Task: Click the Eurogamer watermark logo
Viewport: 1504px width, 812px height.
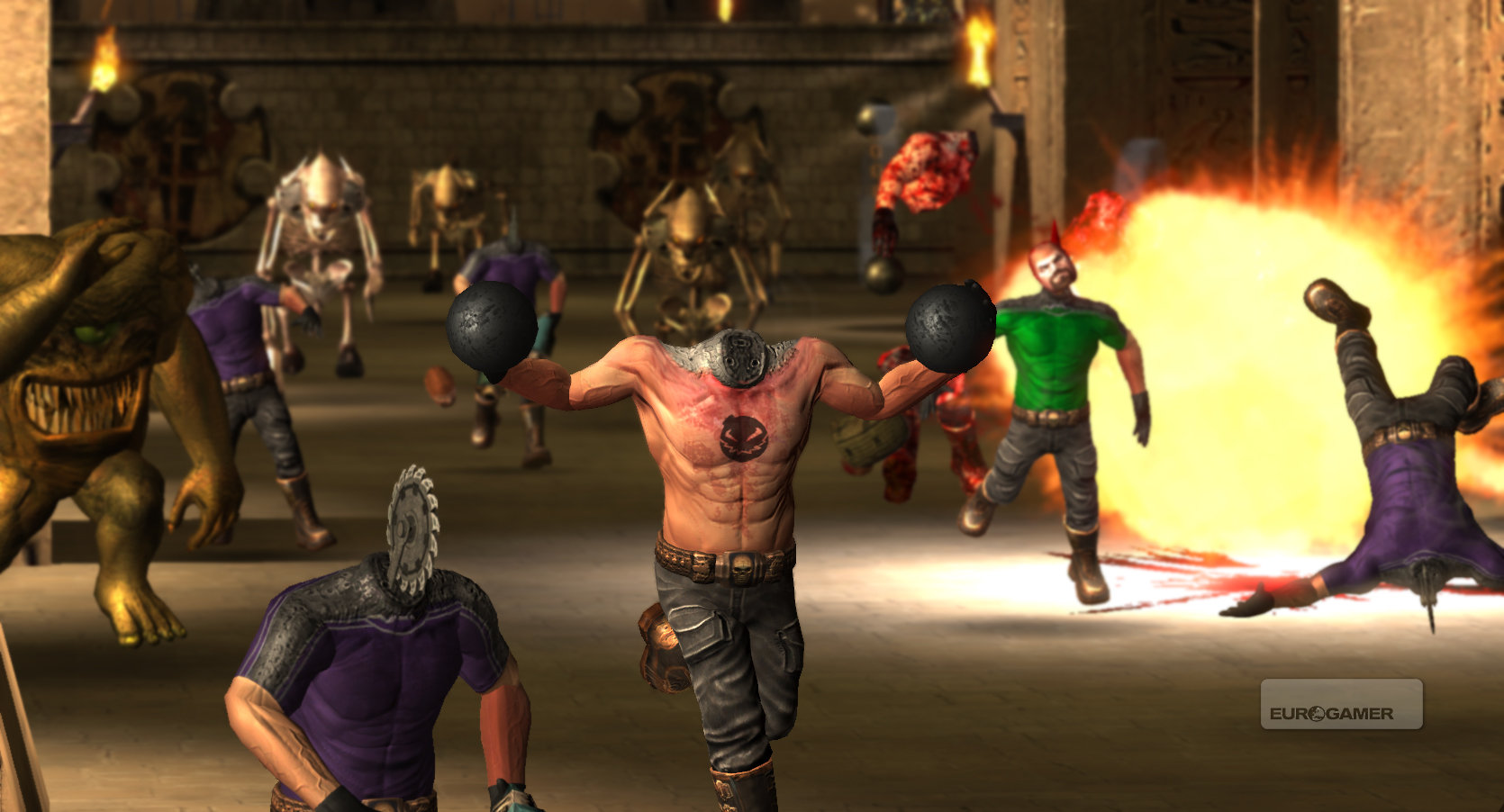Action: click(1341, 705)
